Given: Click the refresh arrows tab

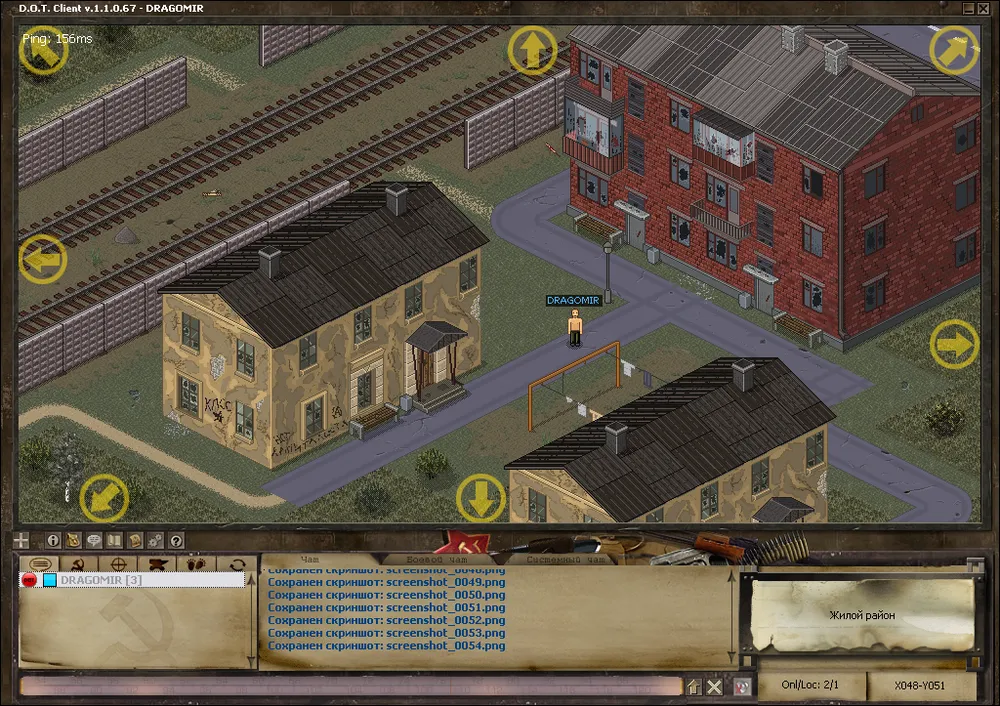Looking at the screenshot, I should 237,564.
